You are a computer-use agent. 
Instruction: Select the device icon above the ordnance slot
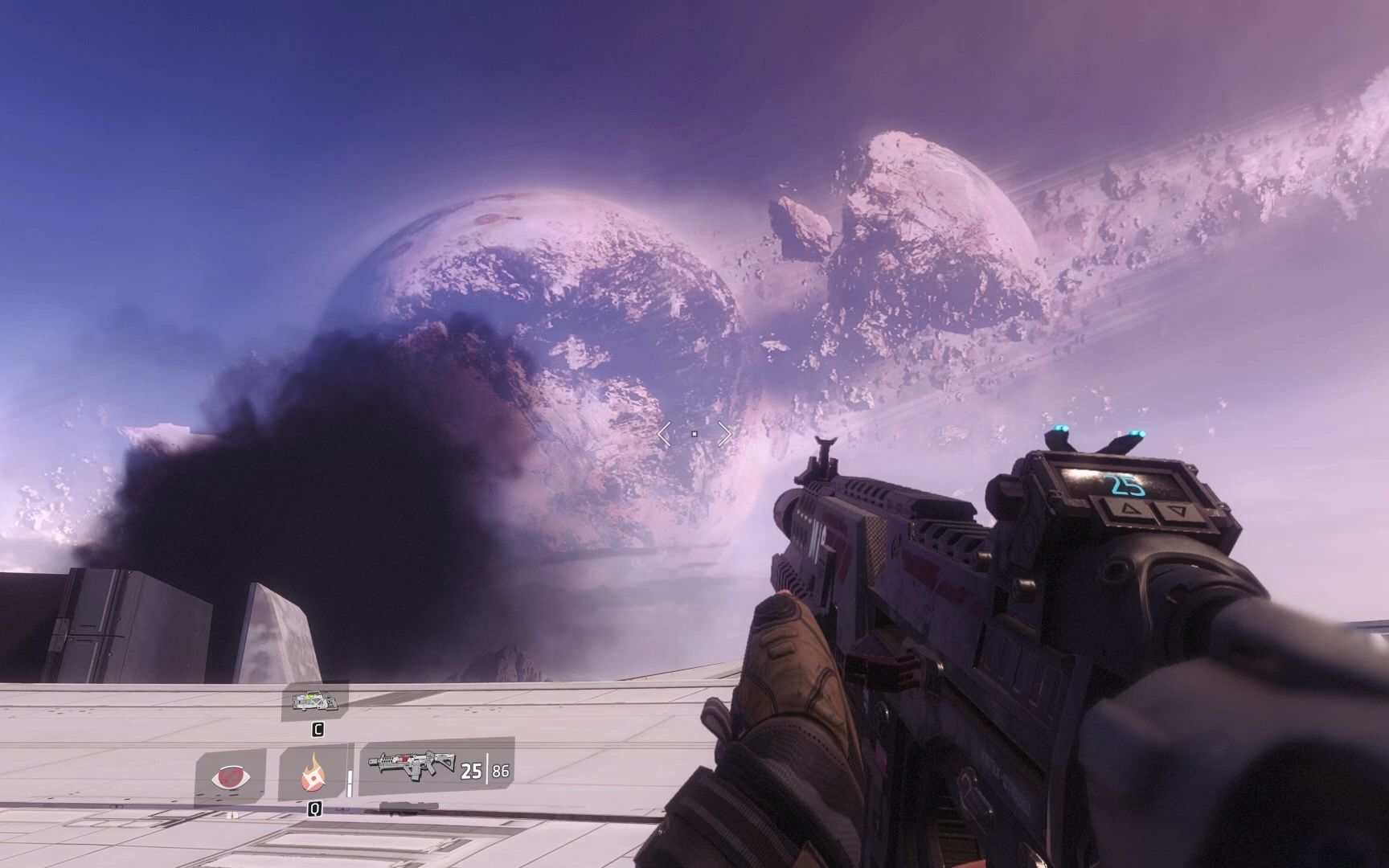tap(315, 702)
